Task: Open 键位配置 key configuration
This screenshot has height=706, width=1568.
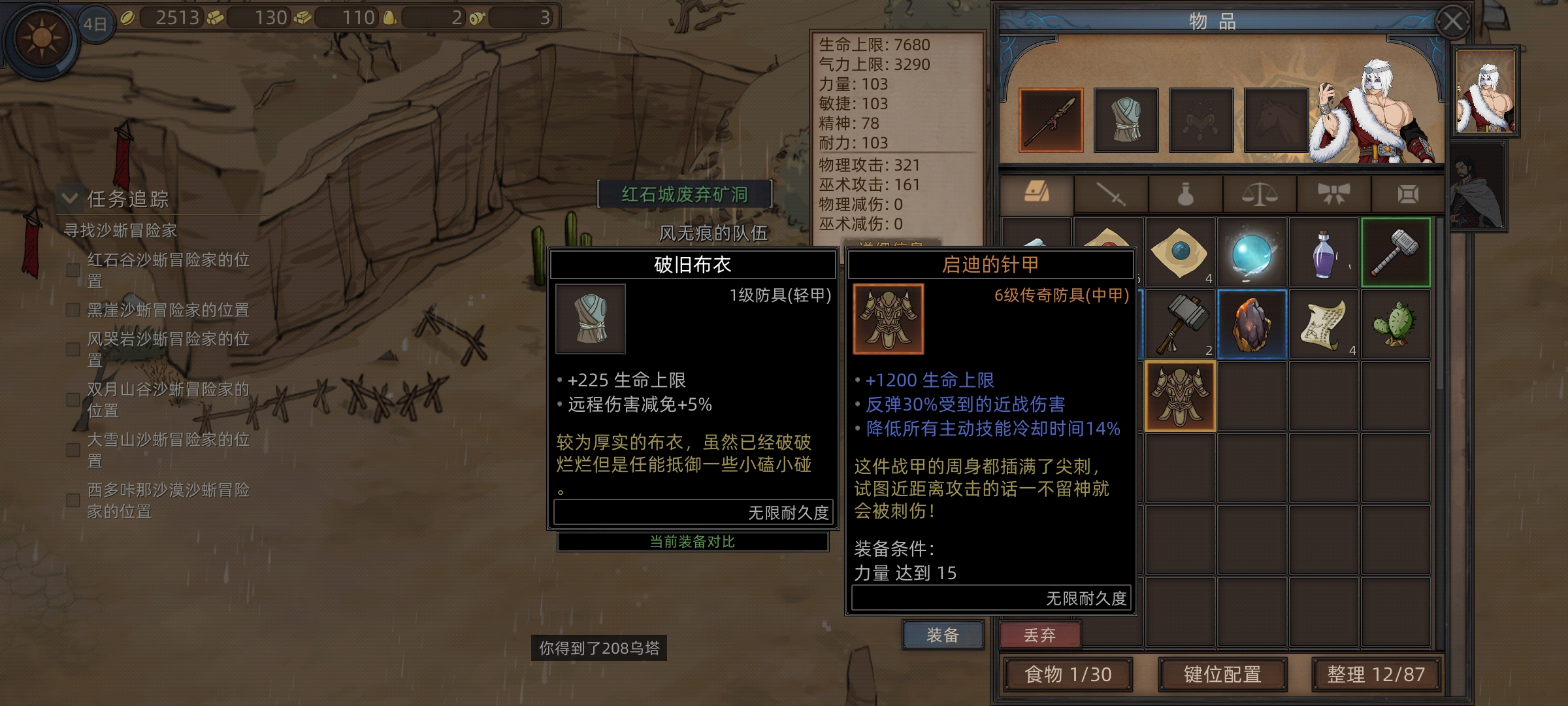Action: 1222,675
